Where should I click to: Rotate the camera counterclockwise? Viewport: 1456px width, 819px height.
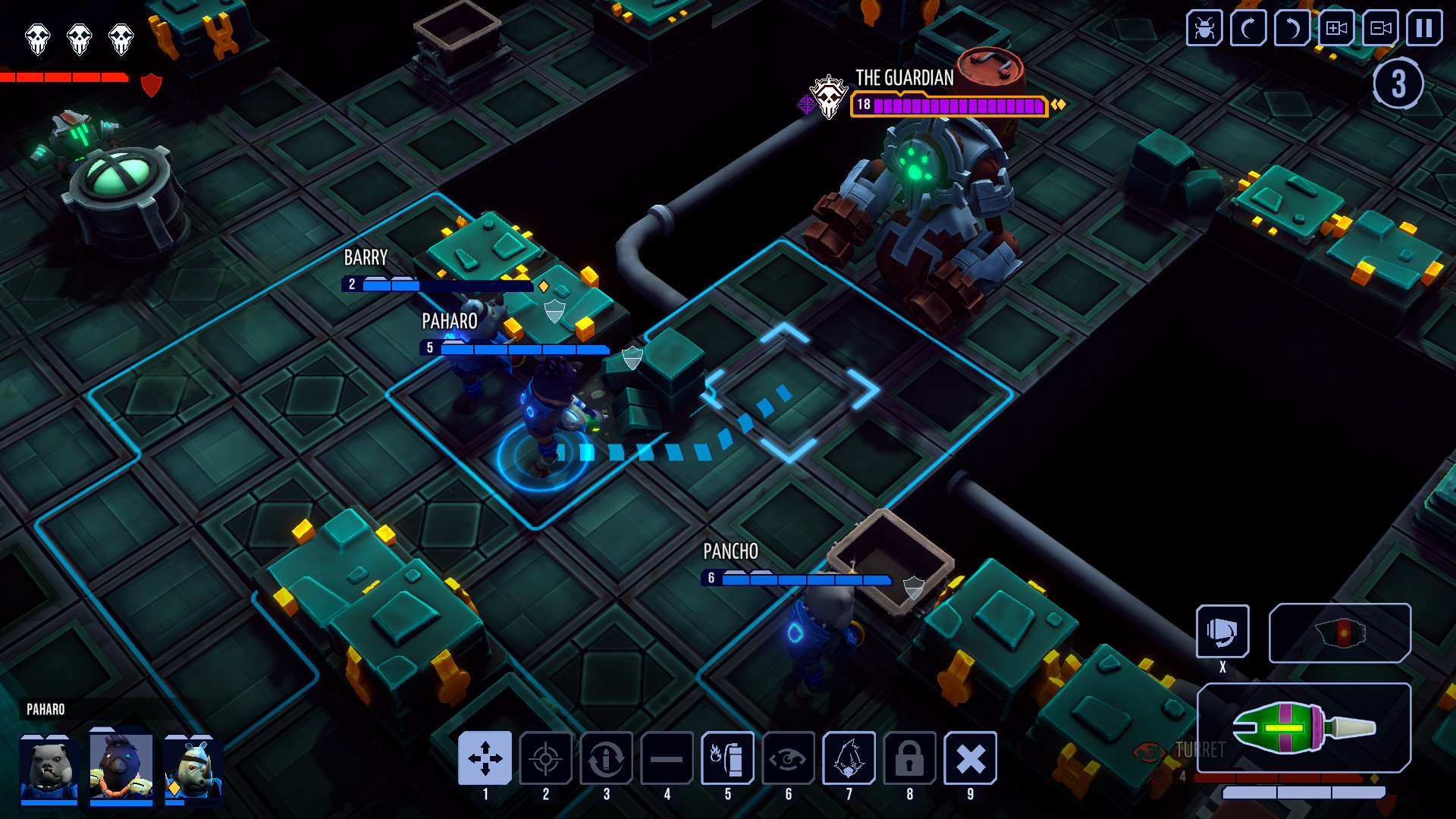[x=1291, y=28]
